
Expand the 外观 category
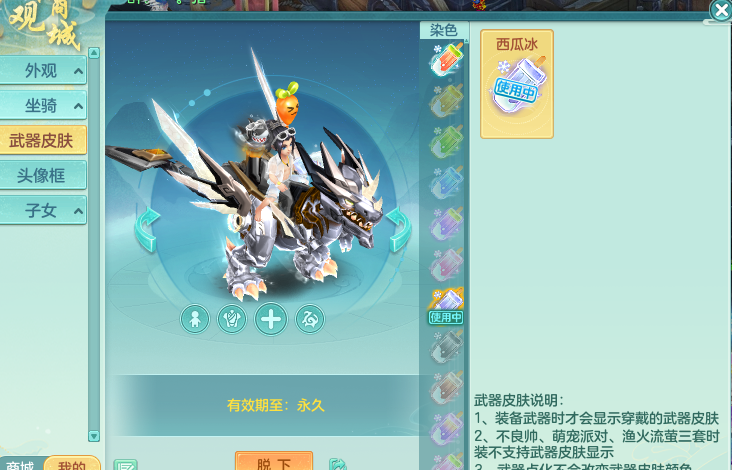(x=44, y=72)
